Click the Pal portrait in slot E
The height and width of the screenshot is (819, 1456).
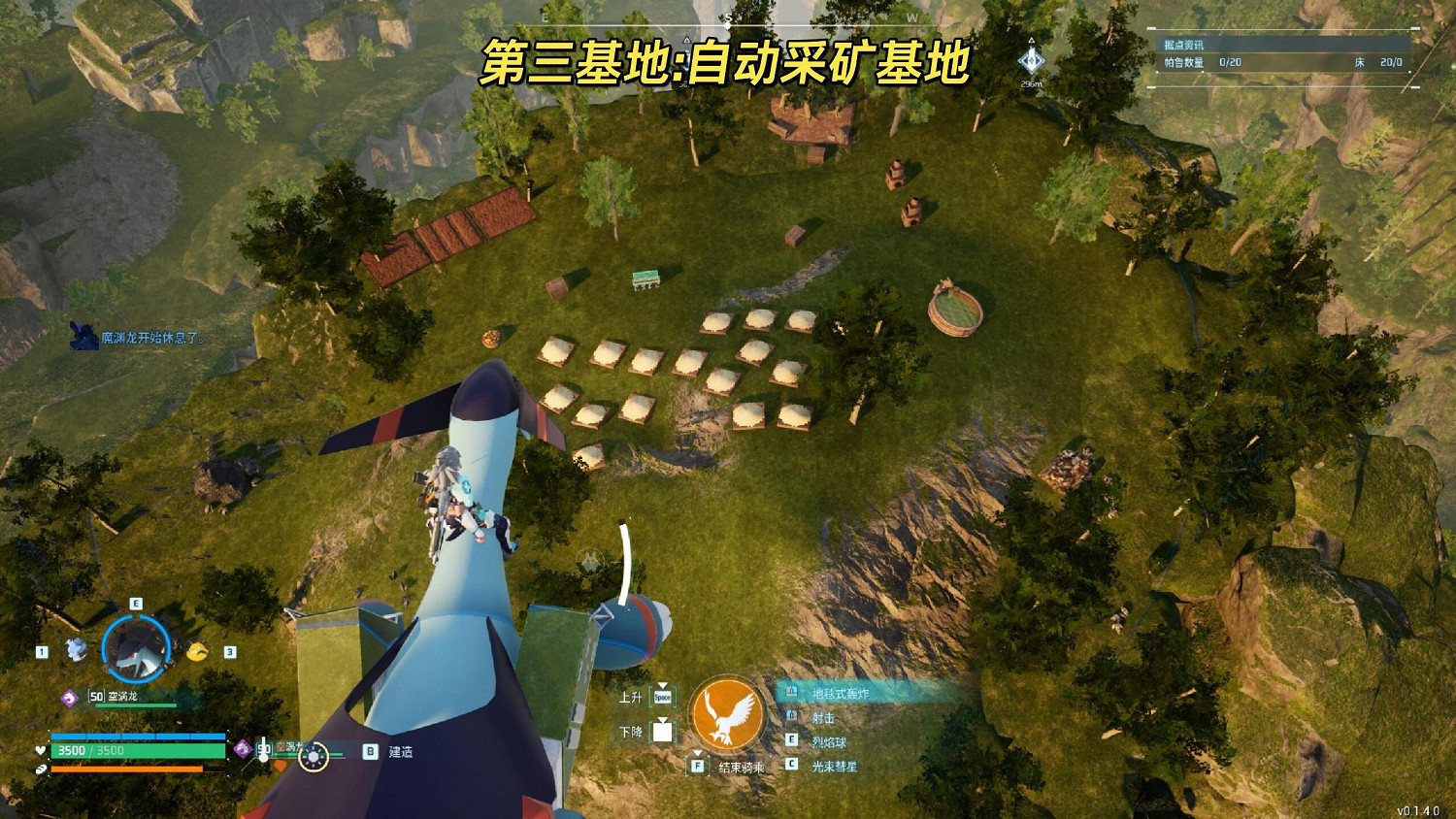pos(136,645)
